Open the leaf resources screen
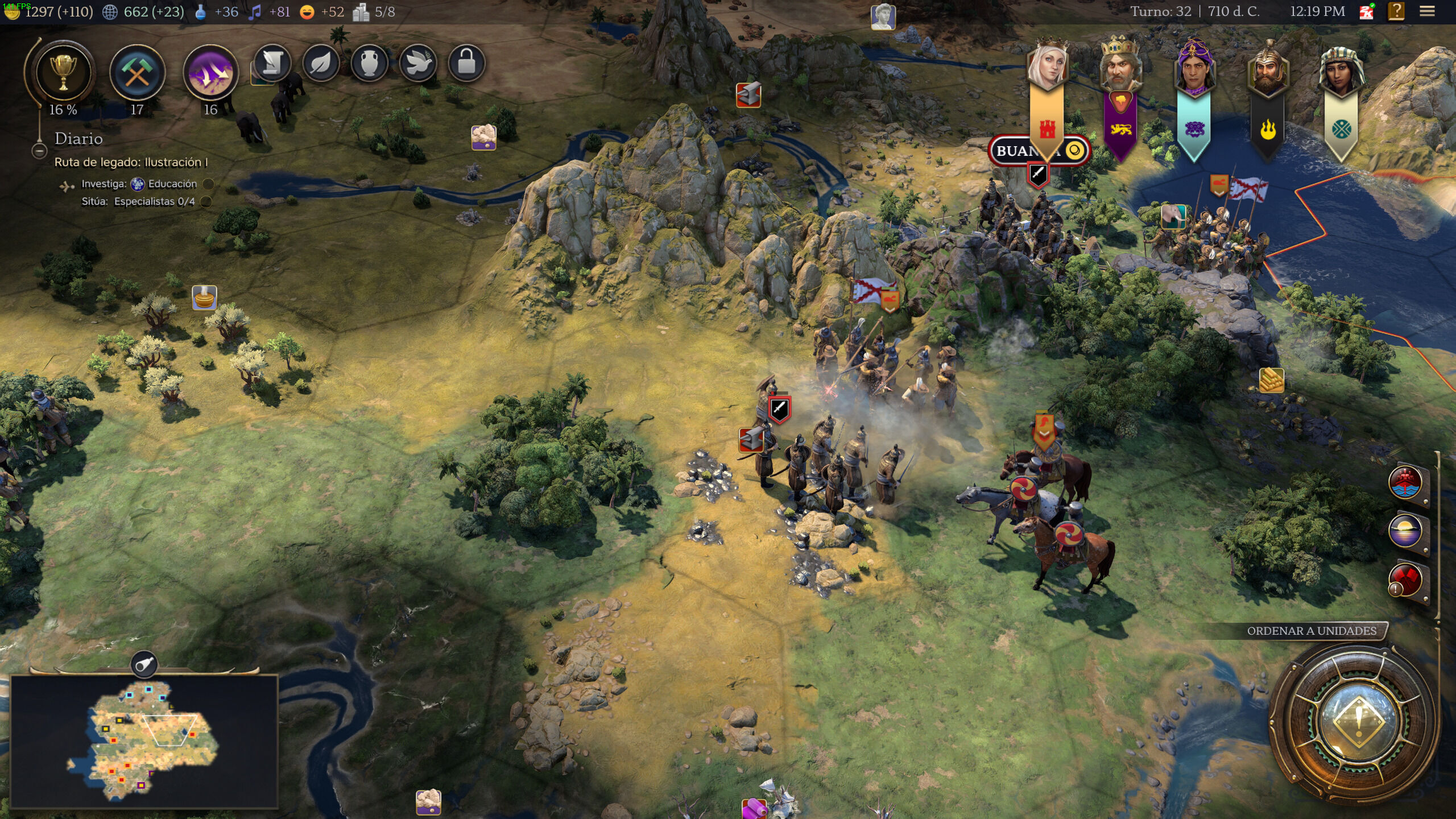 (x=321, y=63)
